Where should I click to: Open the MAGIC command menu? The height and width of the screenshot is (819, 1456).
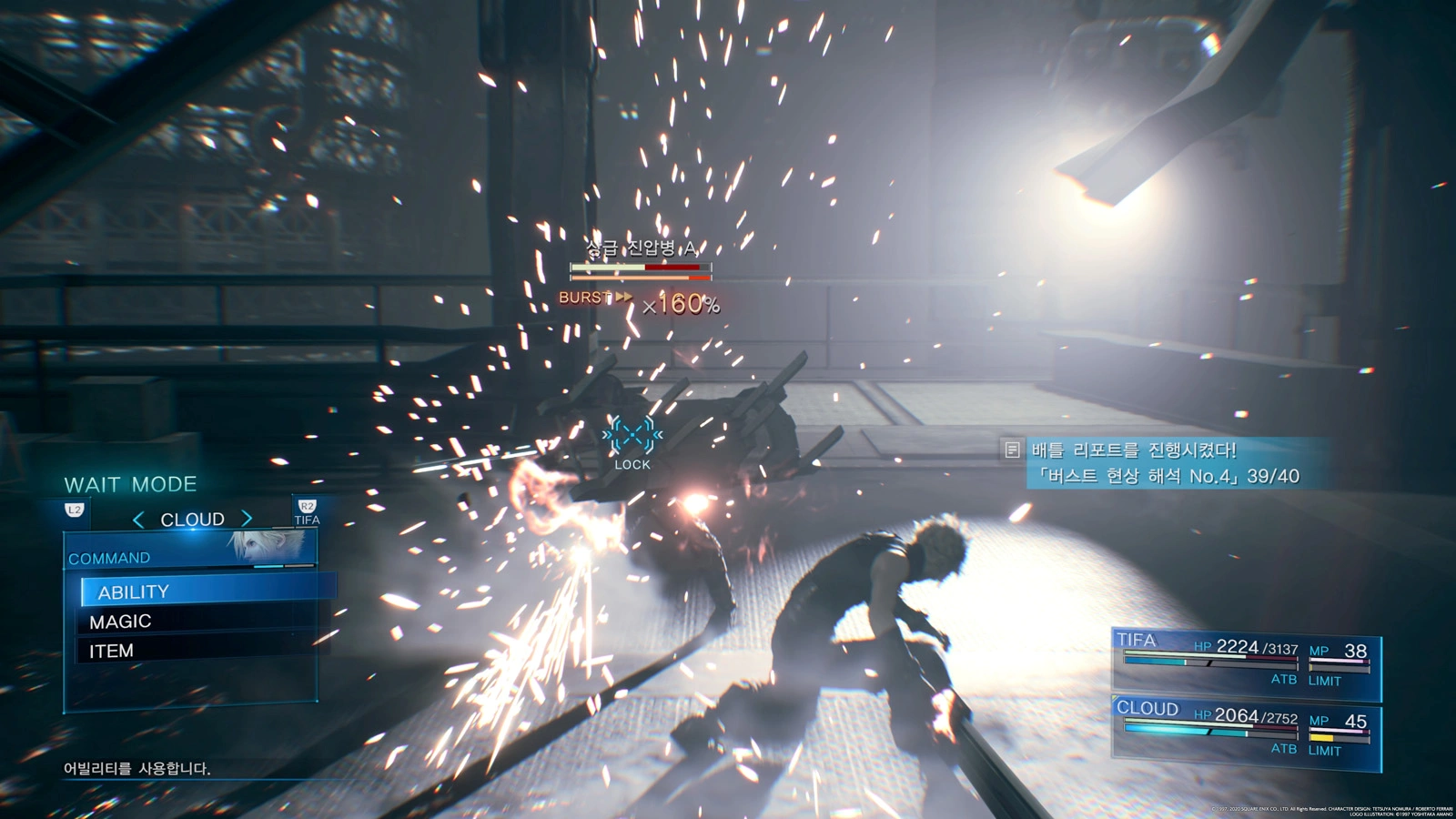point(120,622)
